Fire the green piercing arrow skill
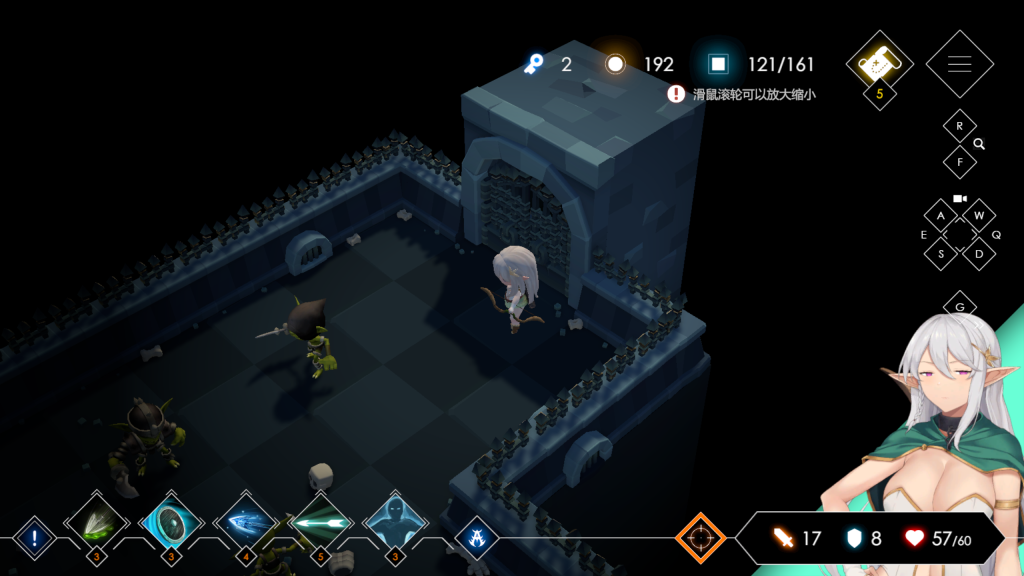Image resolution: width=1024 pixels, height=576 pixels. (x=321, y=522)
